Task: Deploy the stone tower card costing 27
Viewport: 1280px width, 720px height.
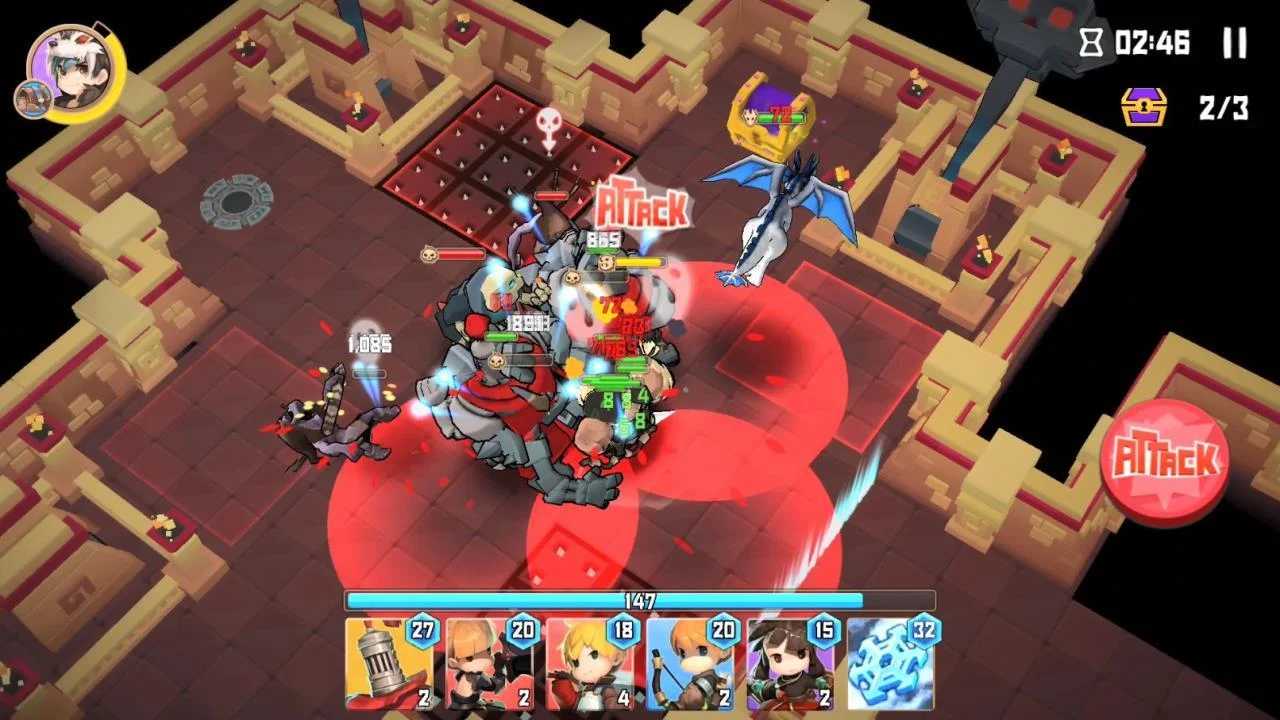Action: (389, 663)
